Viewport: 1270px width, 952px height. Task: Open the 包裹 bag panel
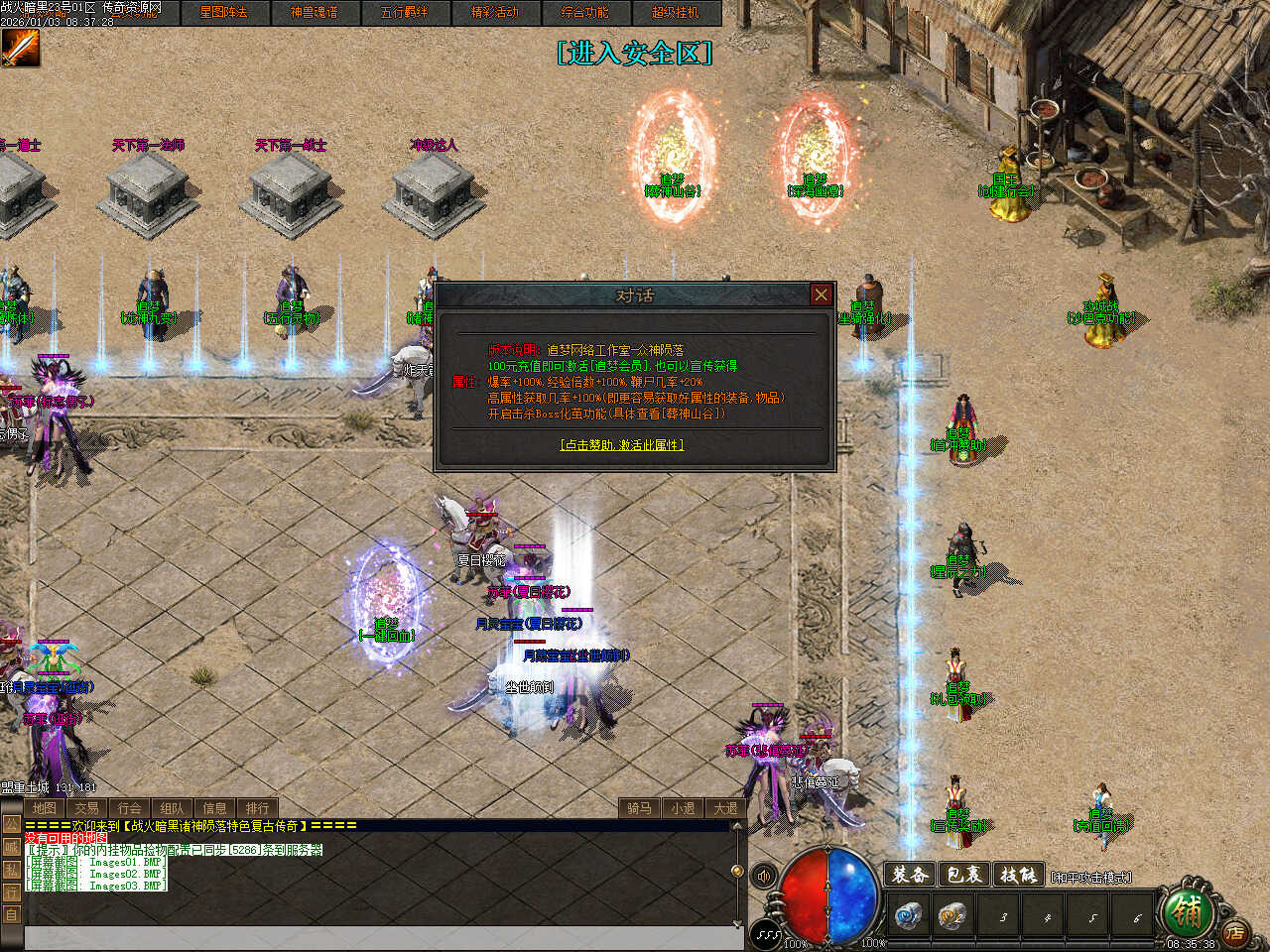[x=963, y=875]
